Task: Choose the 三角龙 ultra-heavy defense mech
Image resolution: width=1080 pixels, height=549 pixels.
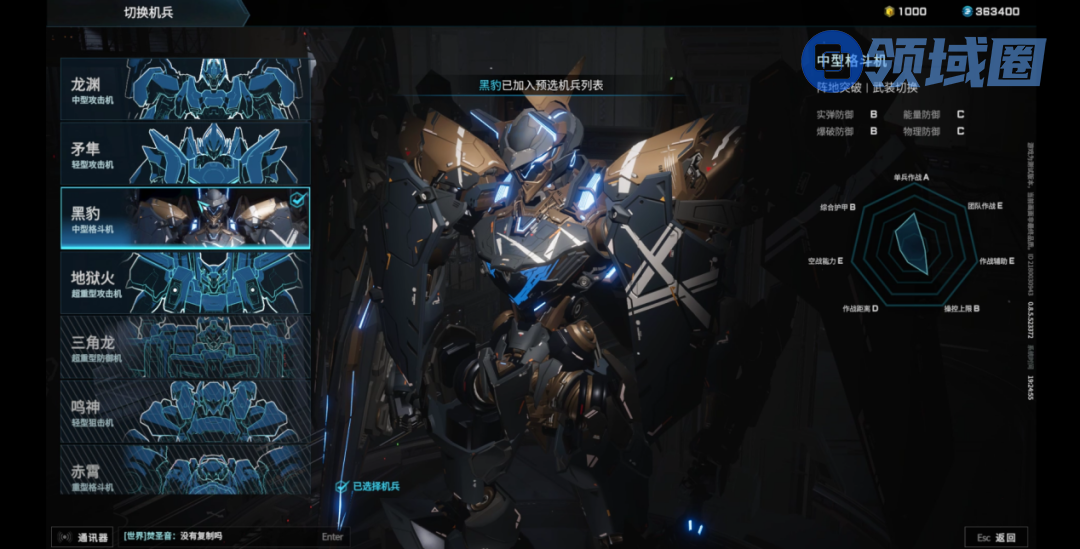Action: pos(185,347)
